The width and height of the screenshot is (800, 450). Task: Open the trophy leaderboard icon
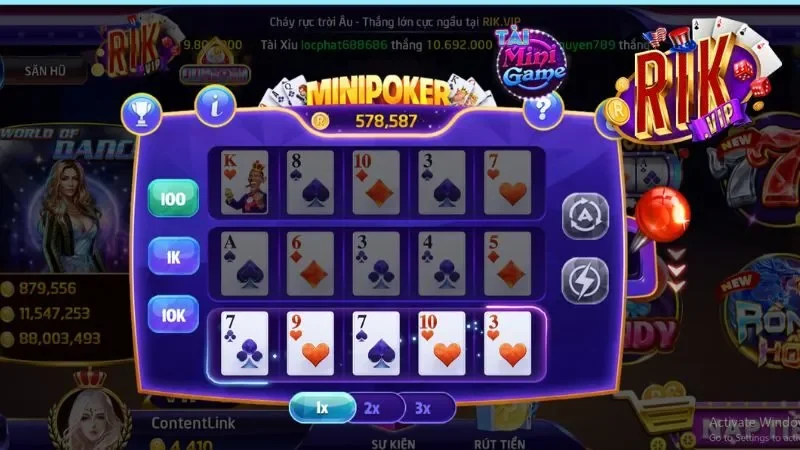pos(141,113)
